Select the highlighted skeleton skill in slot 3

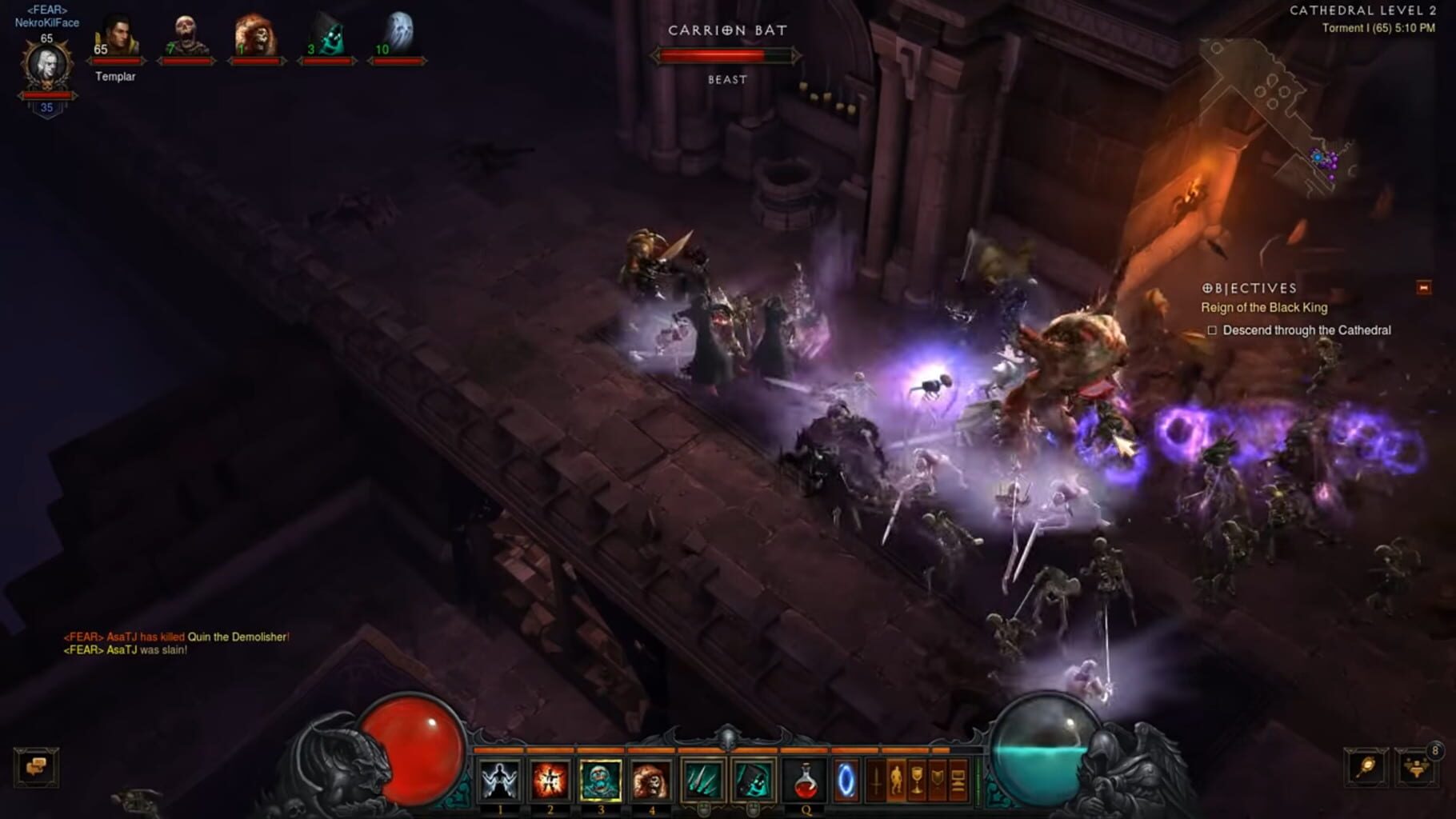pos(600,779)
